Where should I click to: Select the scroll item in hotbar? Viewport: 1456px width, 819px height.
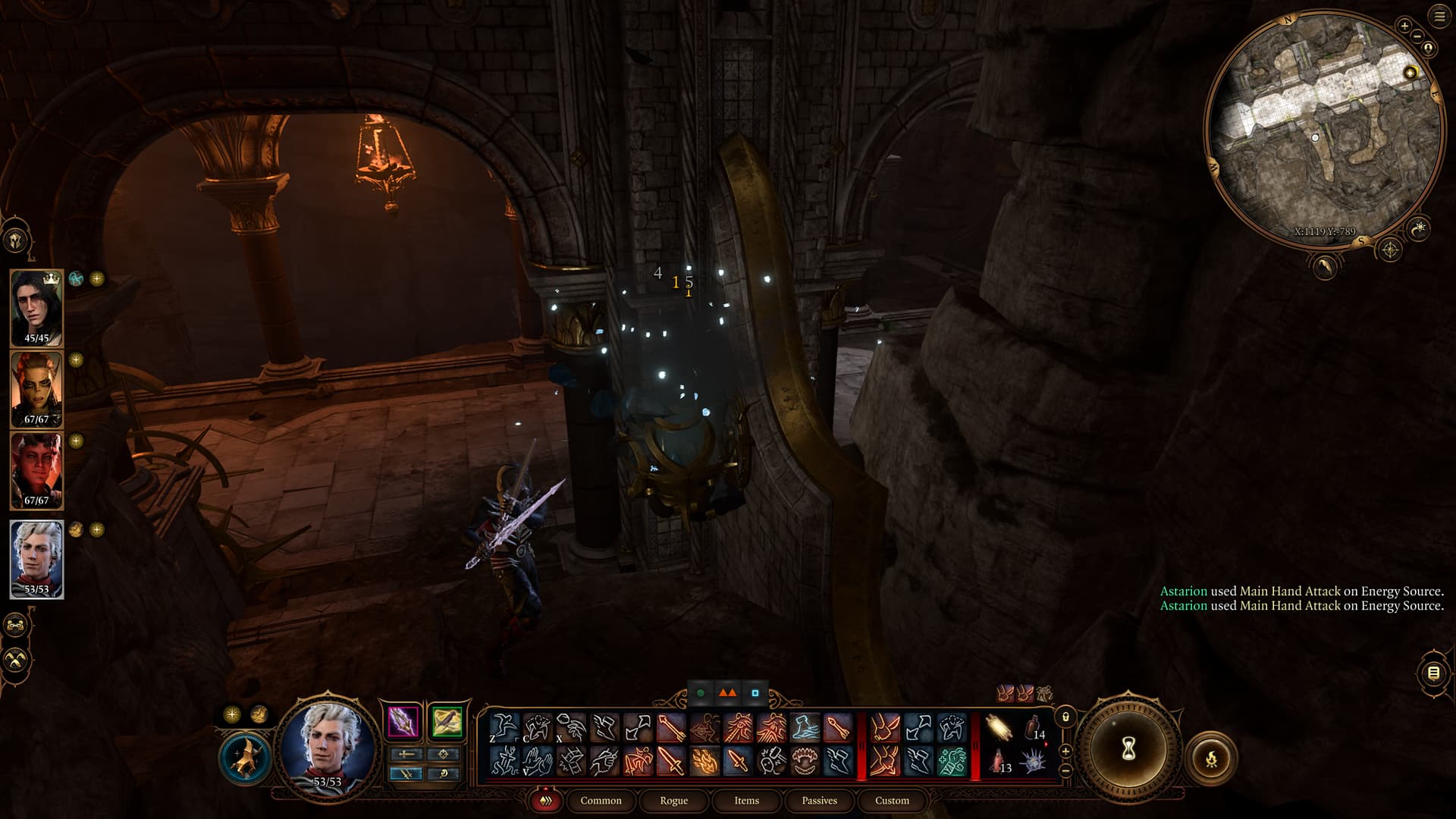[x=999, y=729]
